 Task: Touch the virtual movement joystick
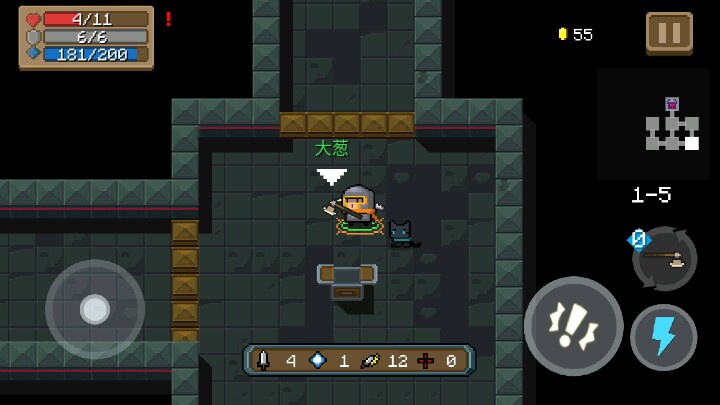(95, 309)
